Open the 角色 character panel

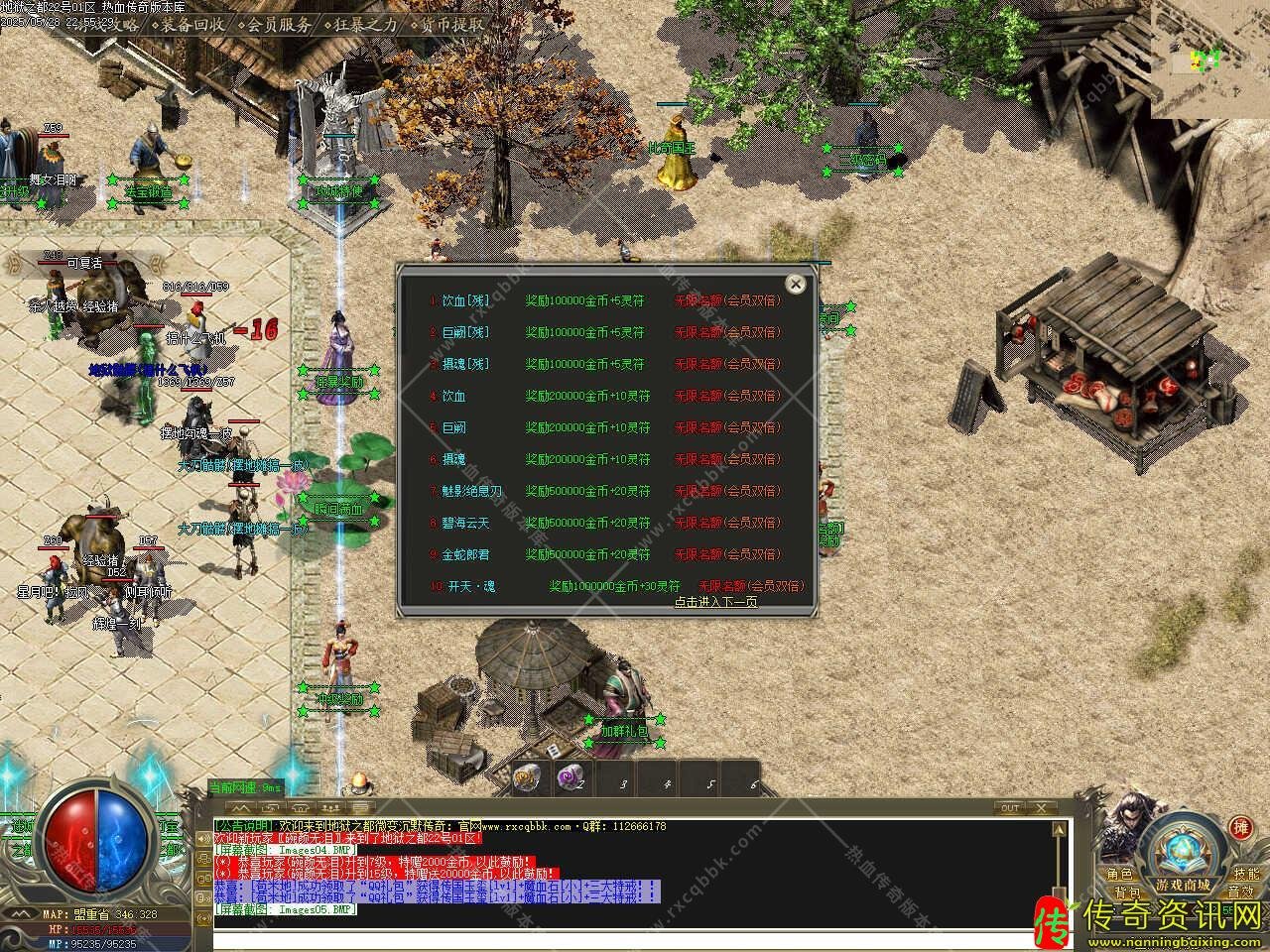1120,874
